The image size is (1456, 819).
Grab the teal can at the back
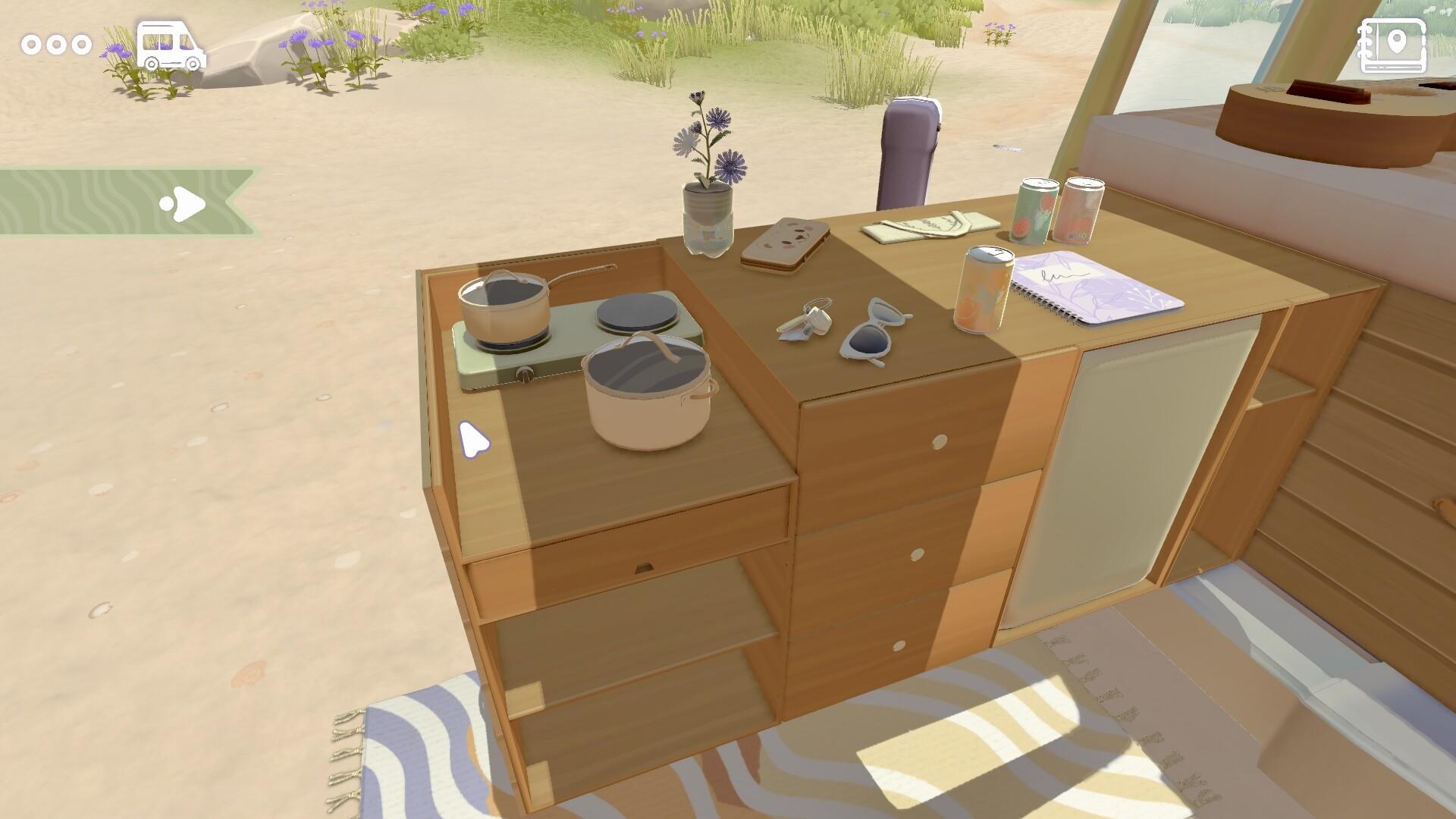(1036, 211)
